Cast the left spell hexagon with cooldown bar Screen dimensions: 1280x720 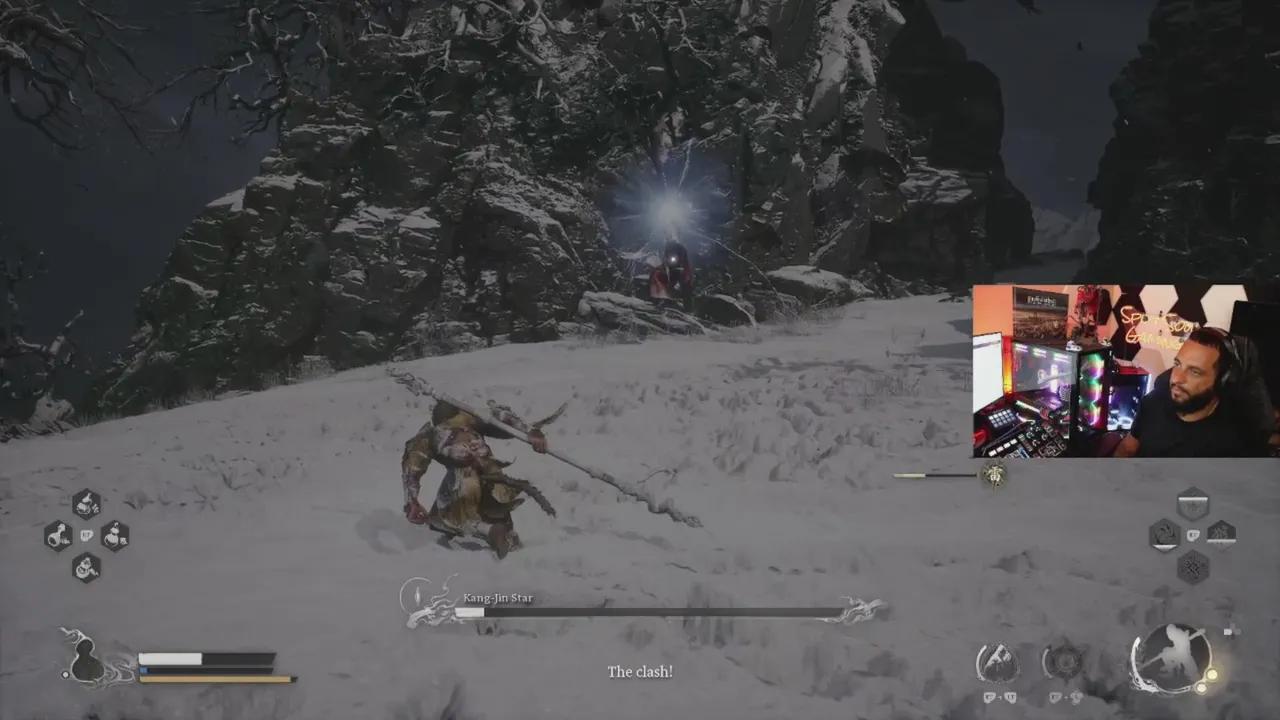[x=1163, y=535]
